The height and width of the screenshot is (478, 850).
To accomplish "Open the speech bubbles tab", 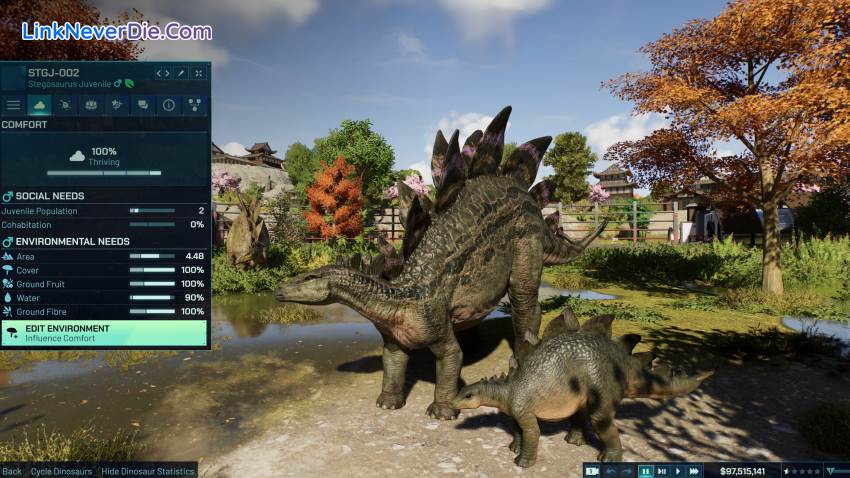I will [x=143, y=104].
